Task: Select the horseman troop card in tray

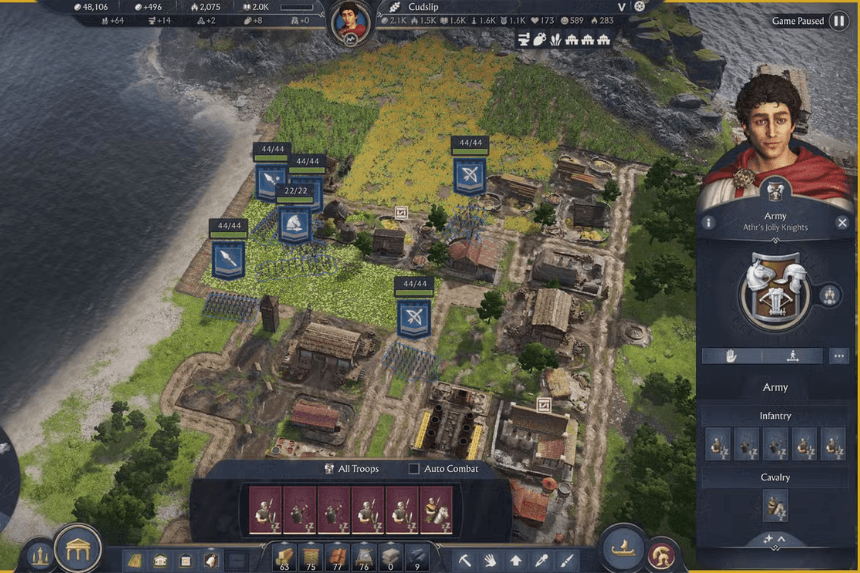Action: (x=437, y=510)
